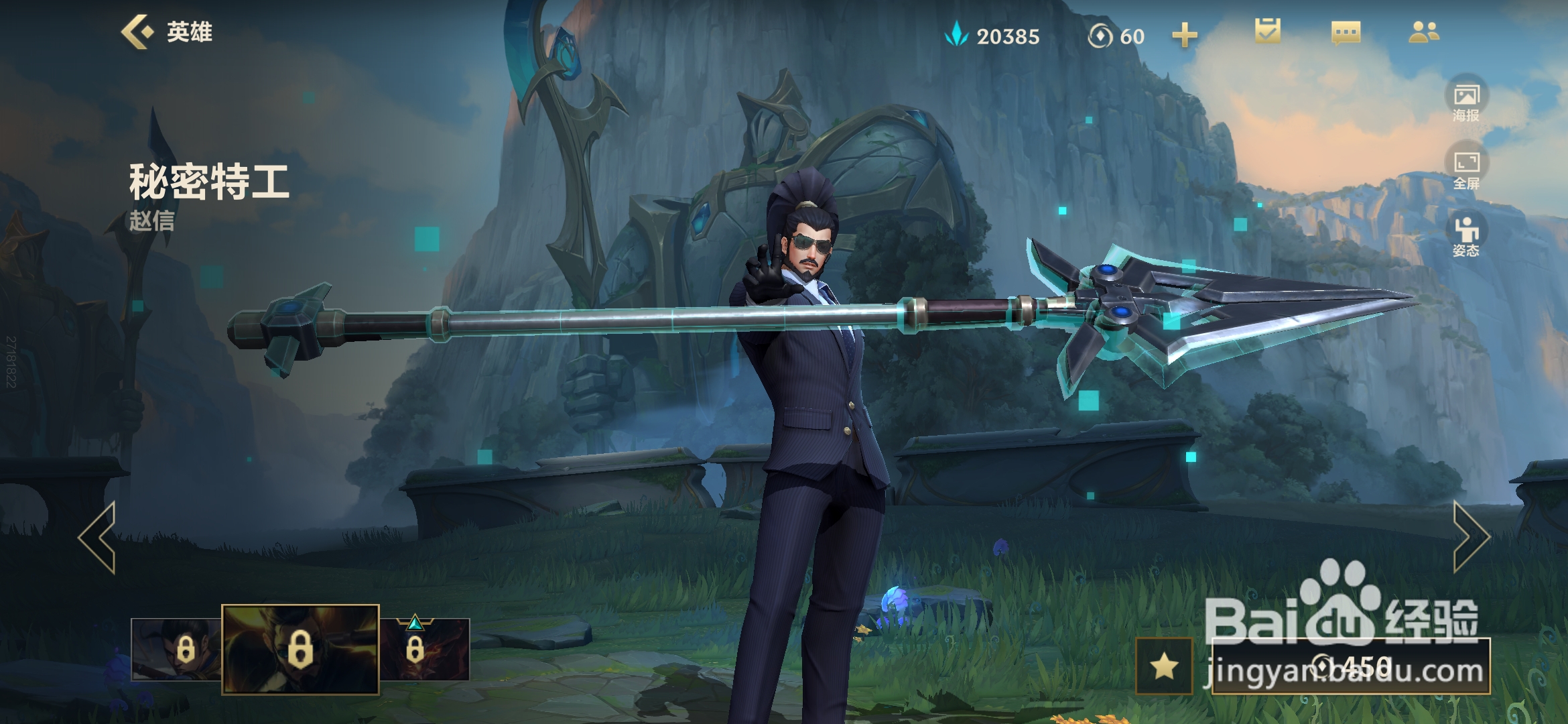Select the highlighted 秘密特工 skin thumbnail
The height and width of the screenshot is (724, 1568).
click(x=300, y=649)
